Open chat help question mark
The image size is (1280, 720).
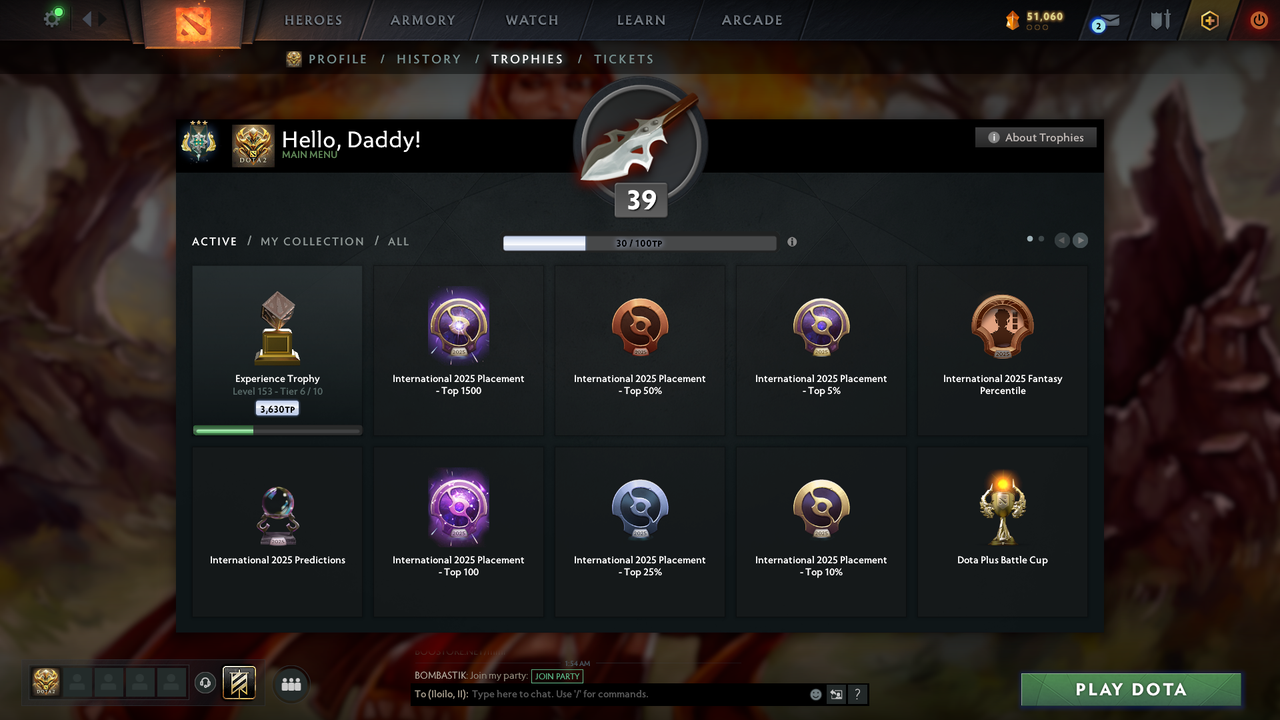pyautogui.click(x=857, y=694)
